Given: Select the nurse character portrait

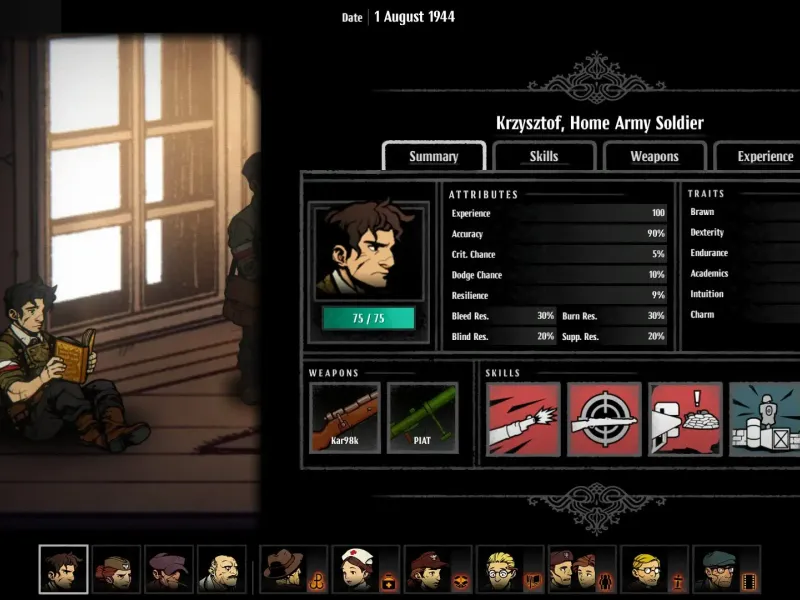Looking at the screenshot, I should click(x=357, y=570).
